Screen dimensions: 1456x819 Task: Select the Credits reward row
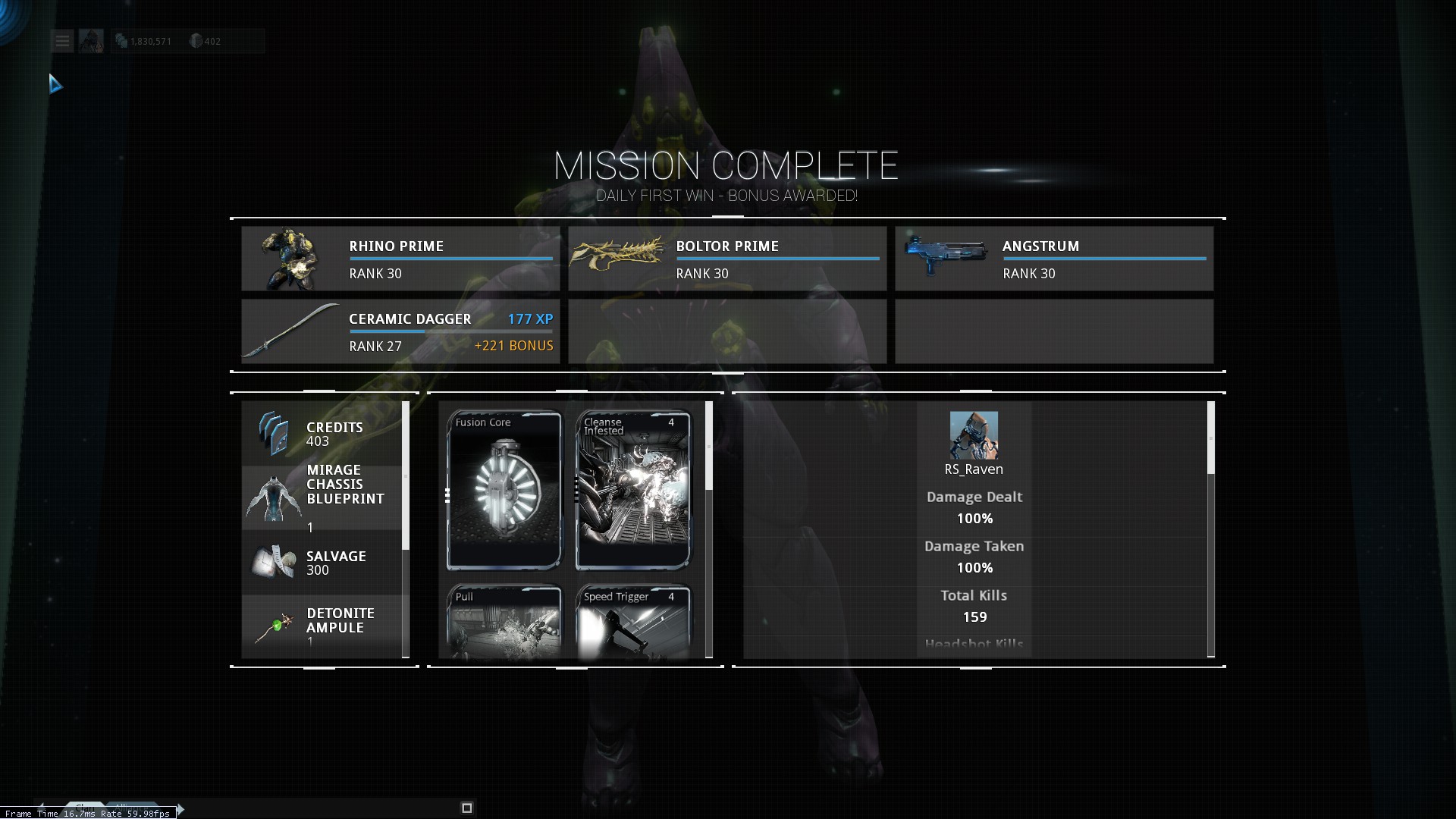322,434
